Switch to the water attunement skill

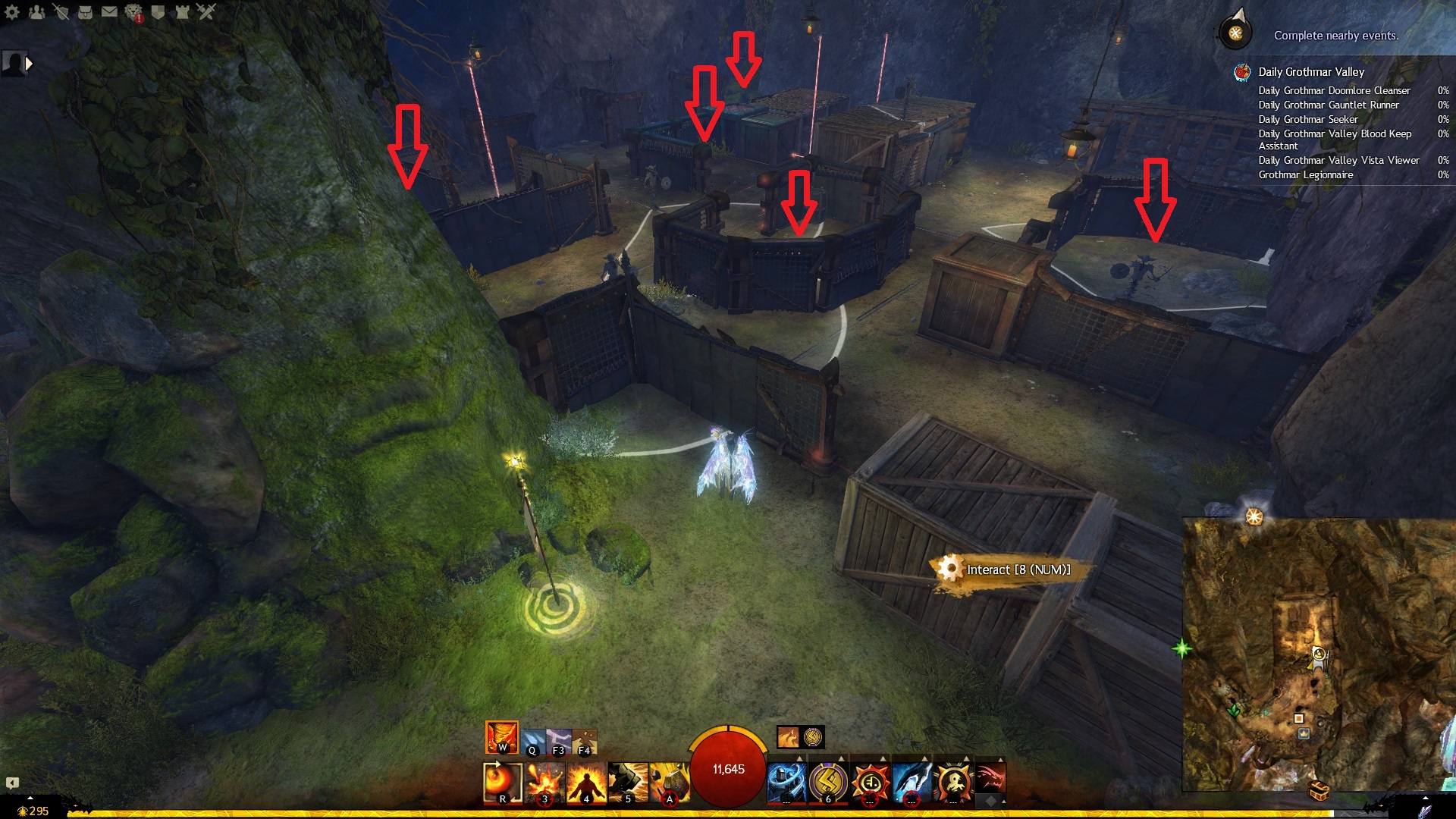532,741
